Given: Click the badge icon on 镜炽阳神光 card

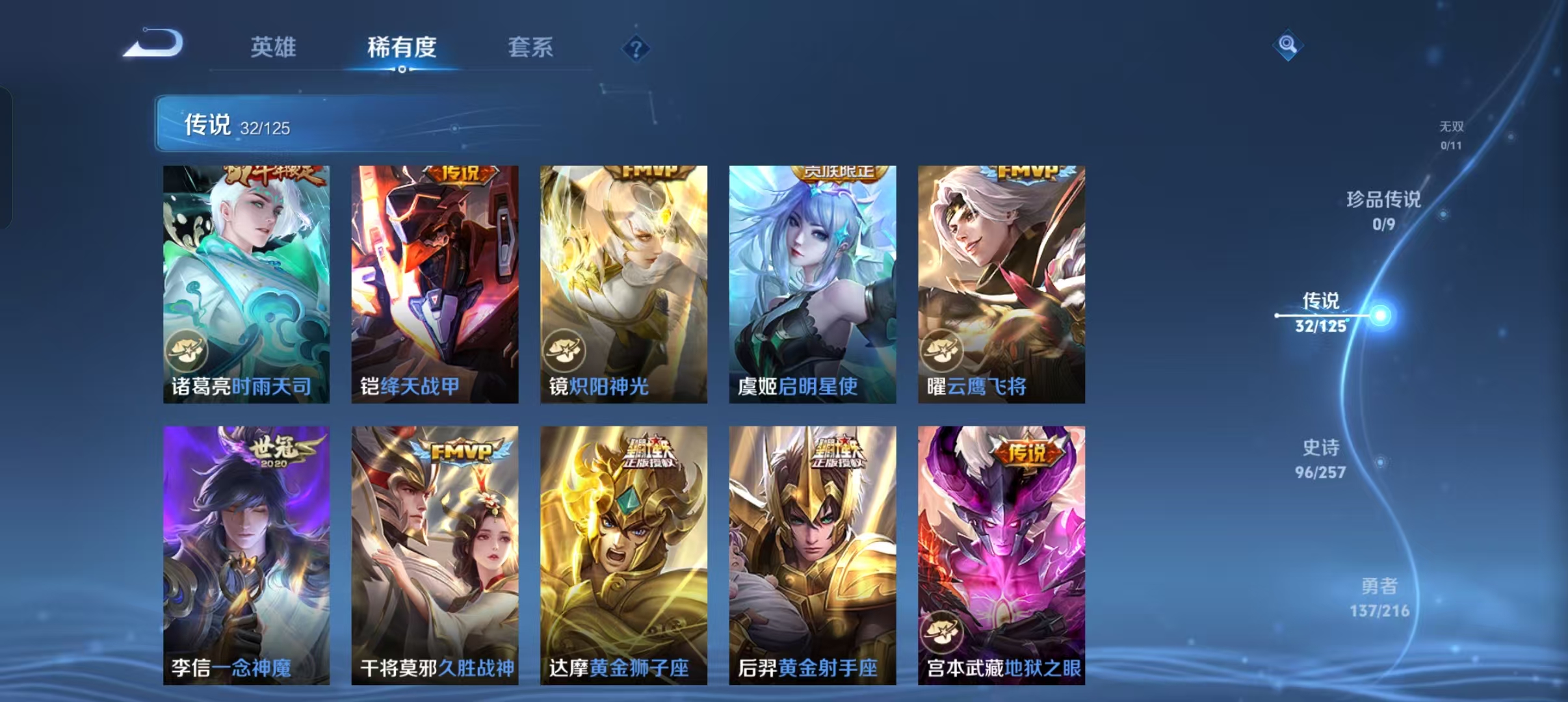Looking at the screenshot, I should [565, 350].
